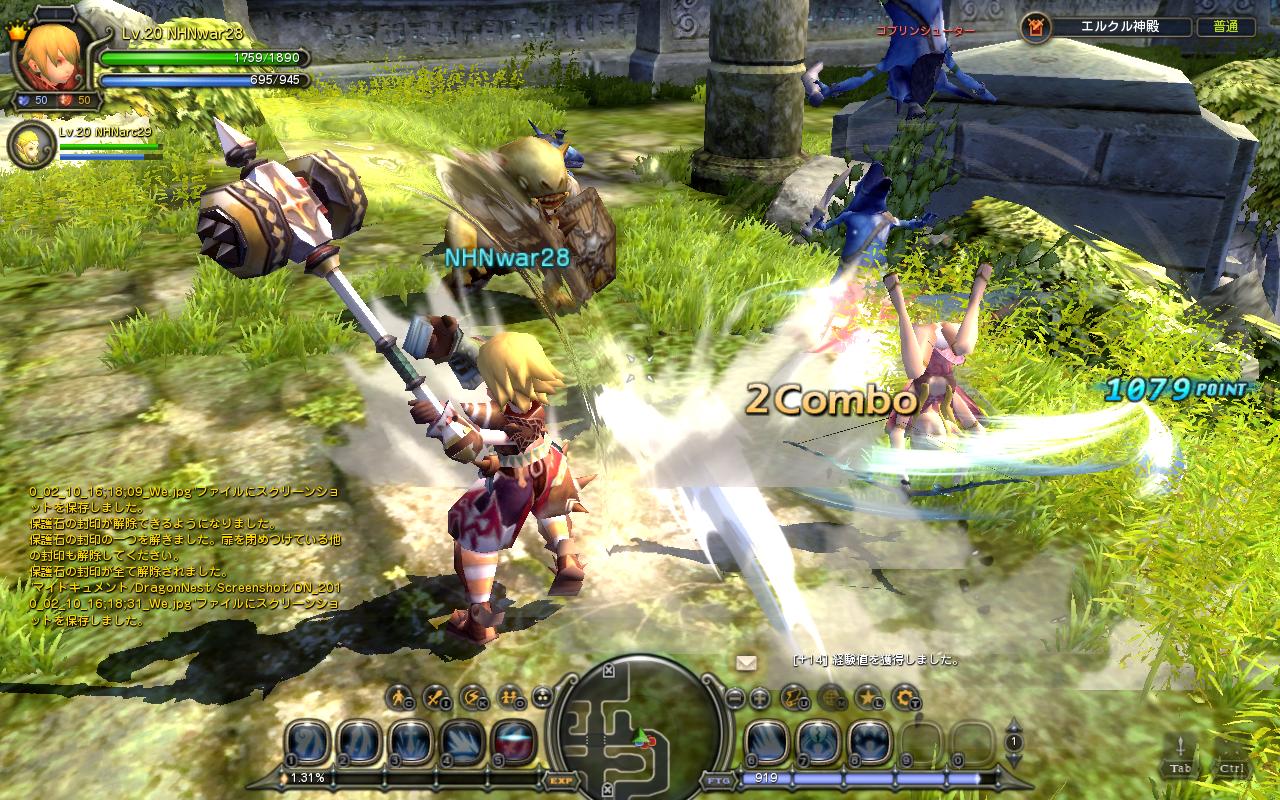This screenshot has width=1280, height=800.
Task: Click the dungeon icon beside エルクル神殿
Action: coord(1036,27)
